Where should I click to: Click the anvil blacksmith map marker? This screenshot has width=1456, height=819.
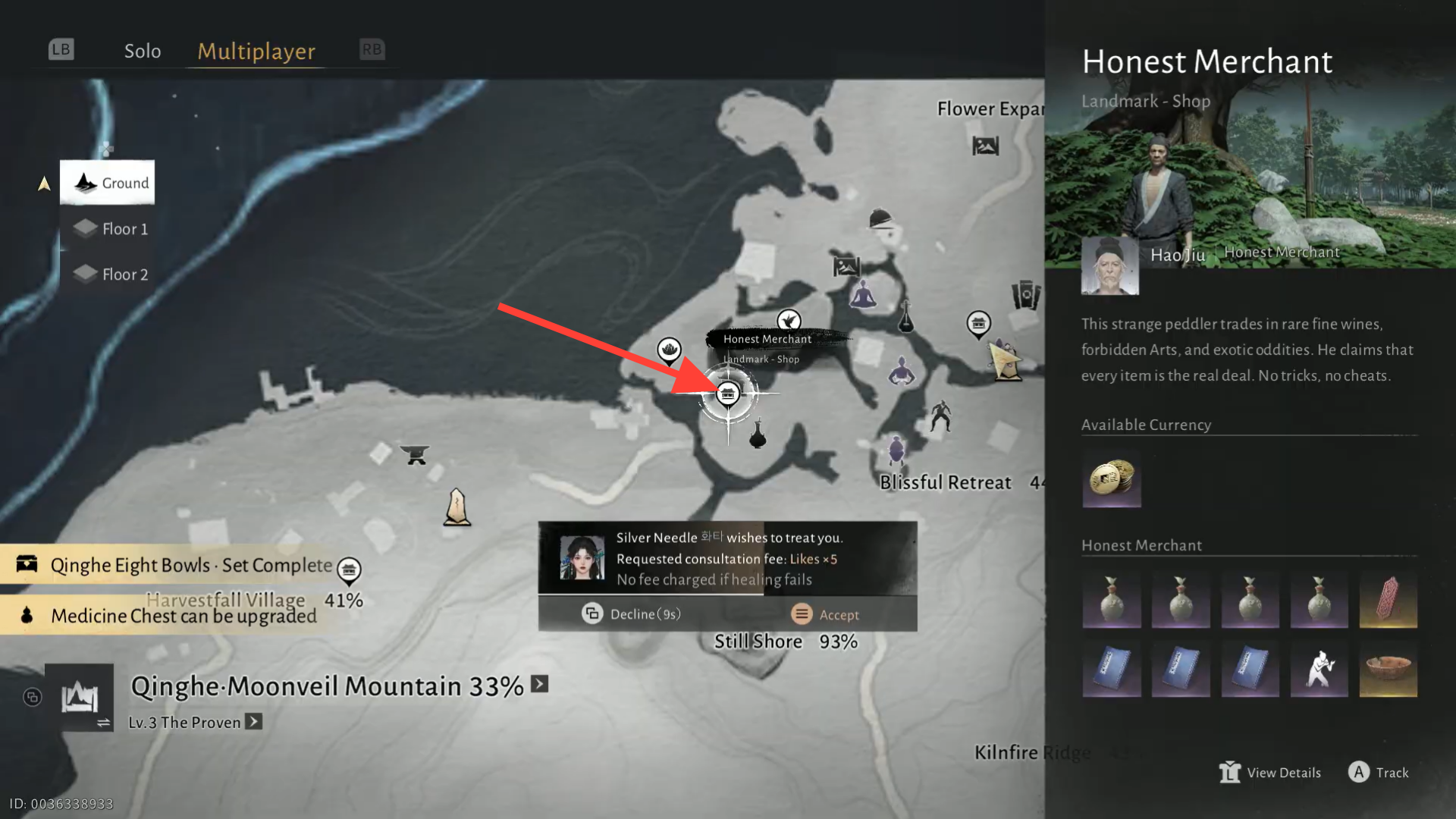click(x=415, y=454)
